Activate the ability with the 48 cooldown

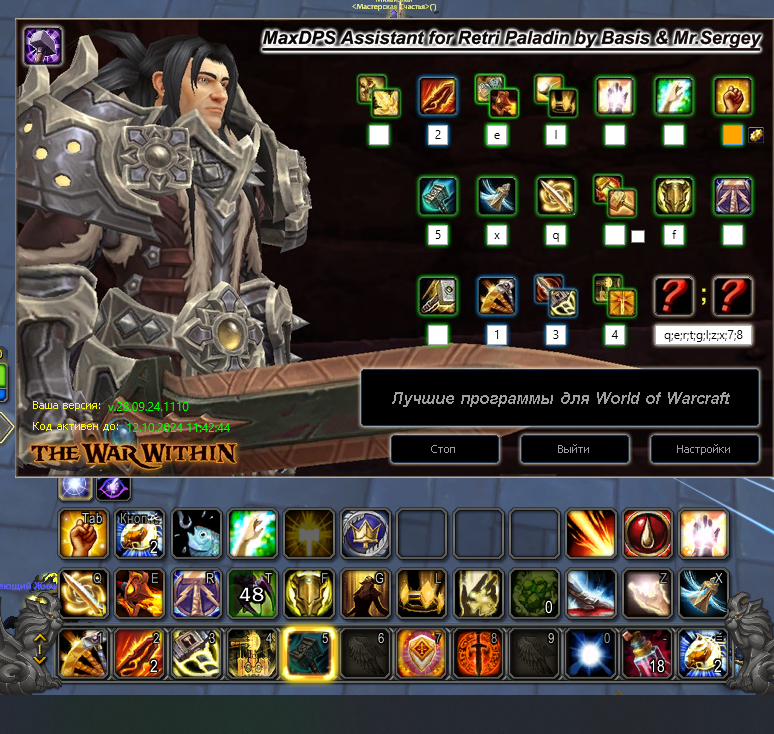tap(252, 593)
